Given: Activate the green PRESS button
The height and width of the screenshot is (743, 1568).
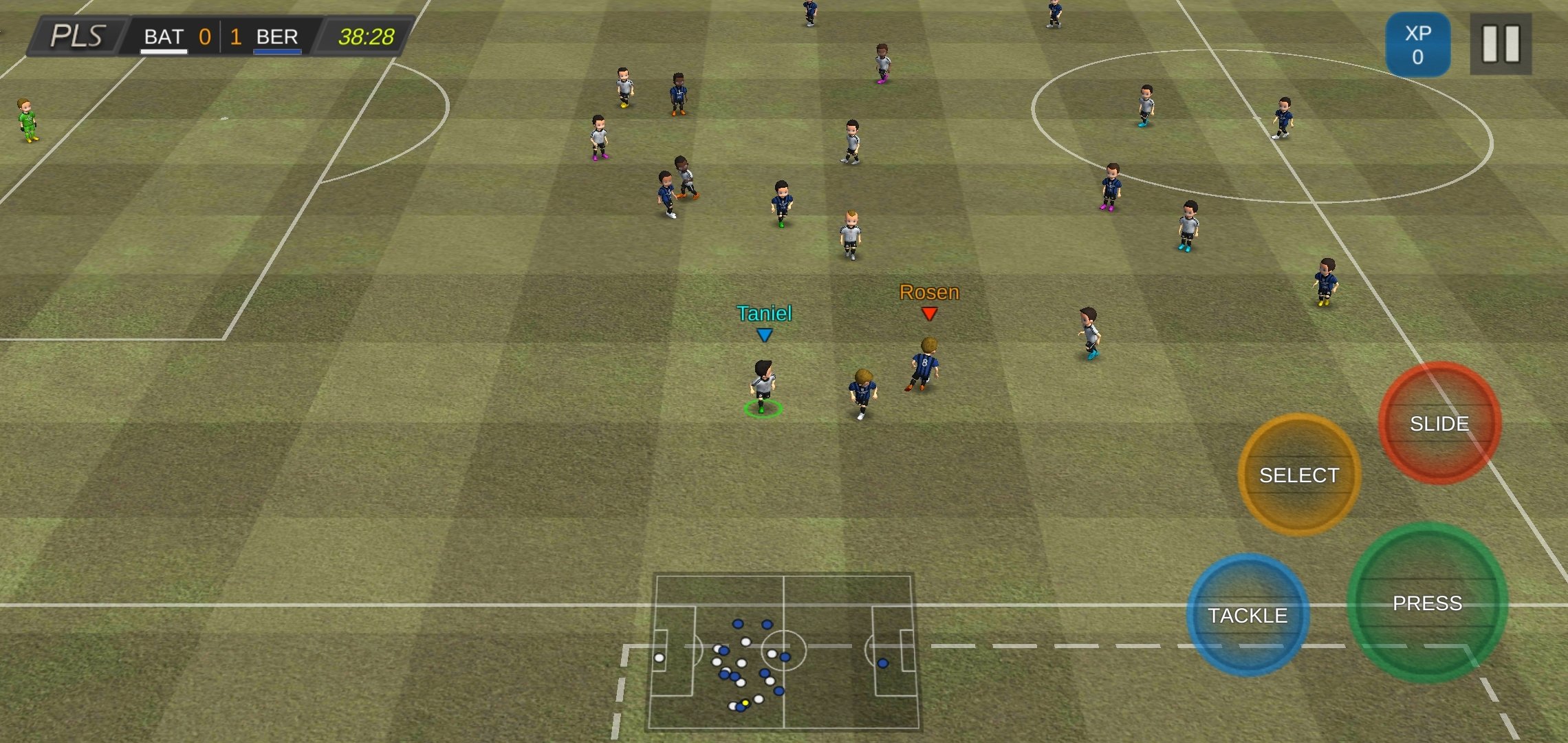Looking at the screenshot, I should click(x=1427, y=603).
